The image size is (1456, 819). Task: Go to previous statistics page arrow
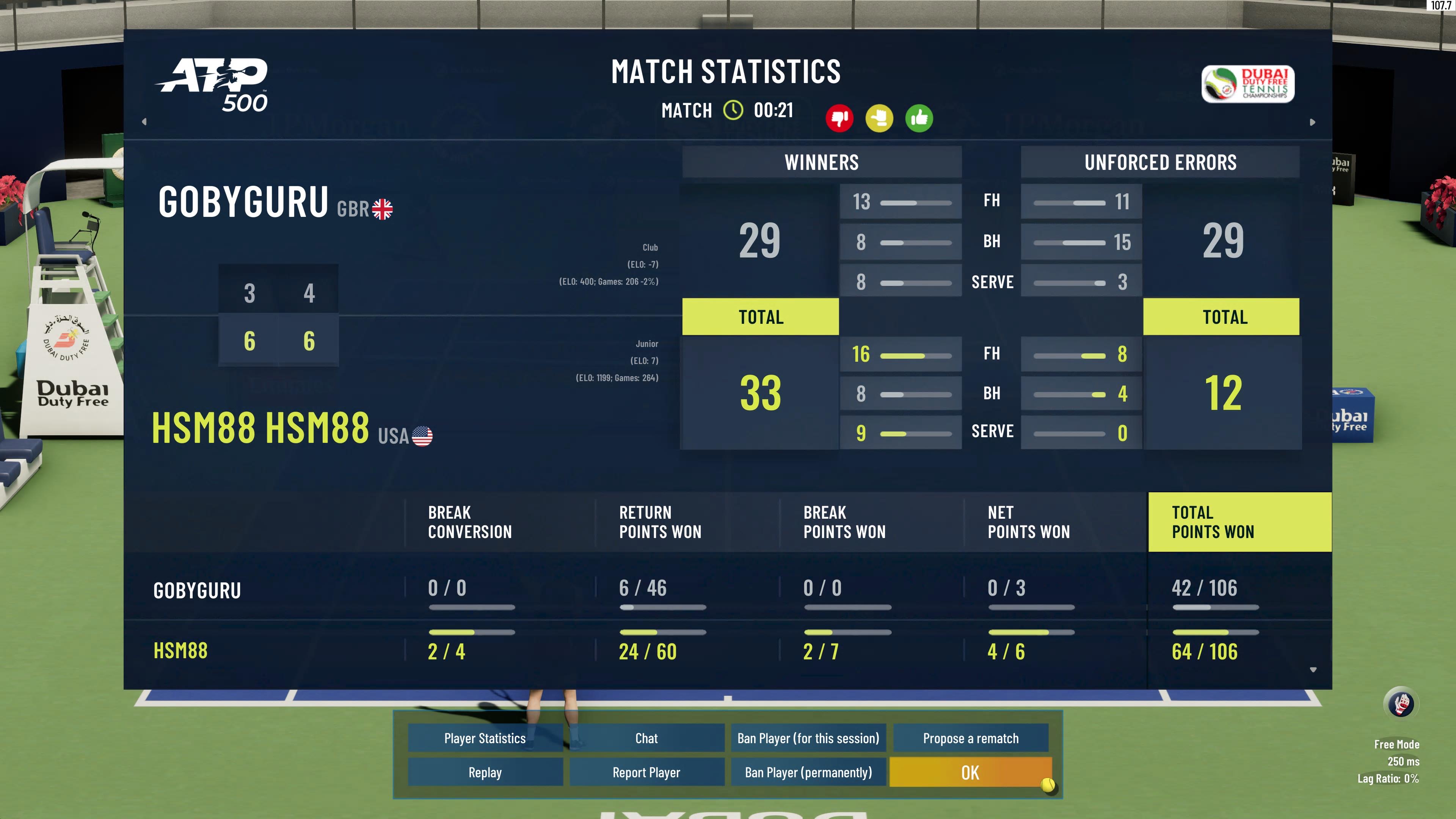tap(144, 121)
